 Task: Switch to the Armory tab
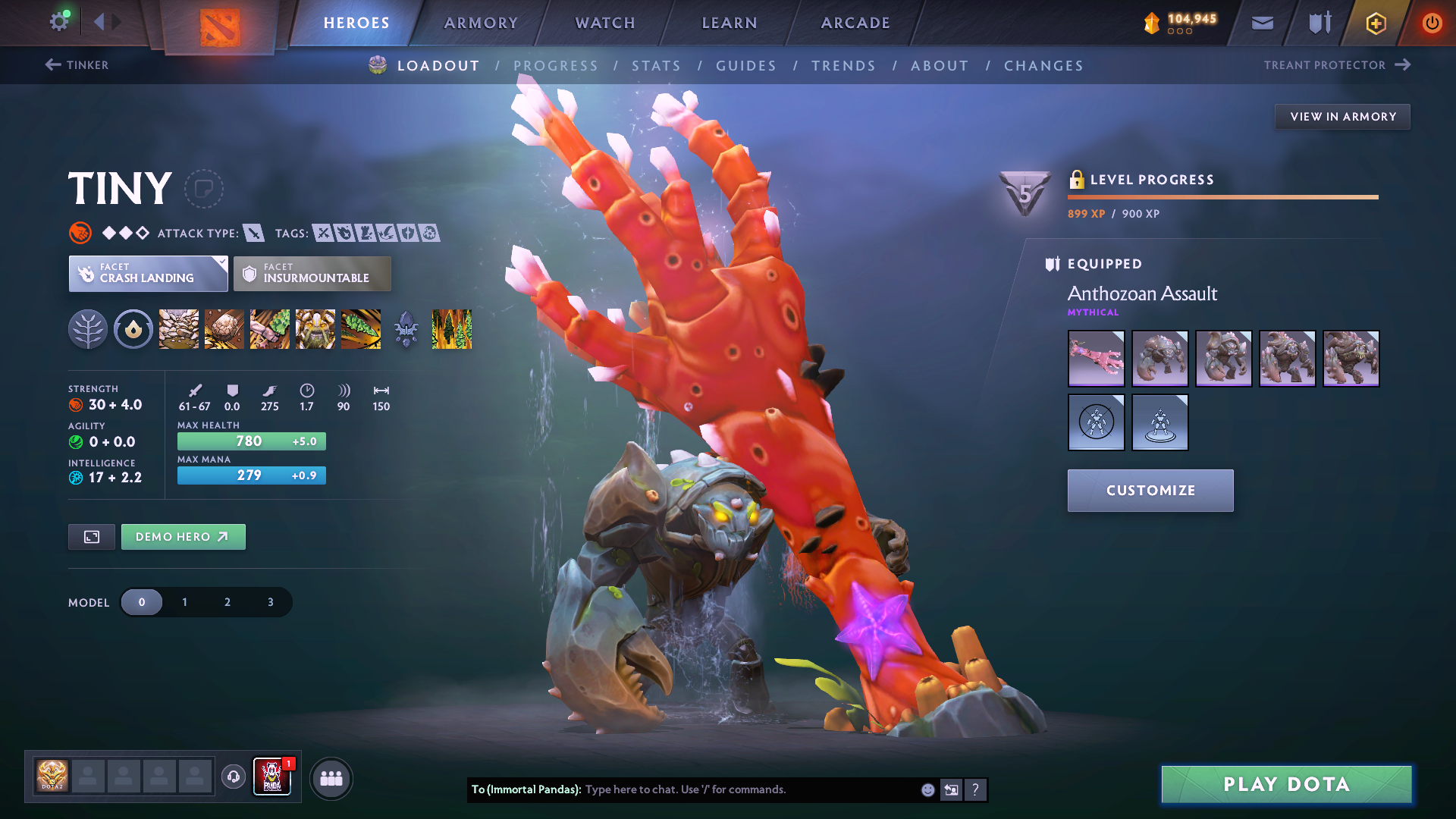(x=481, y=23)
